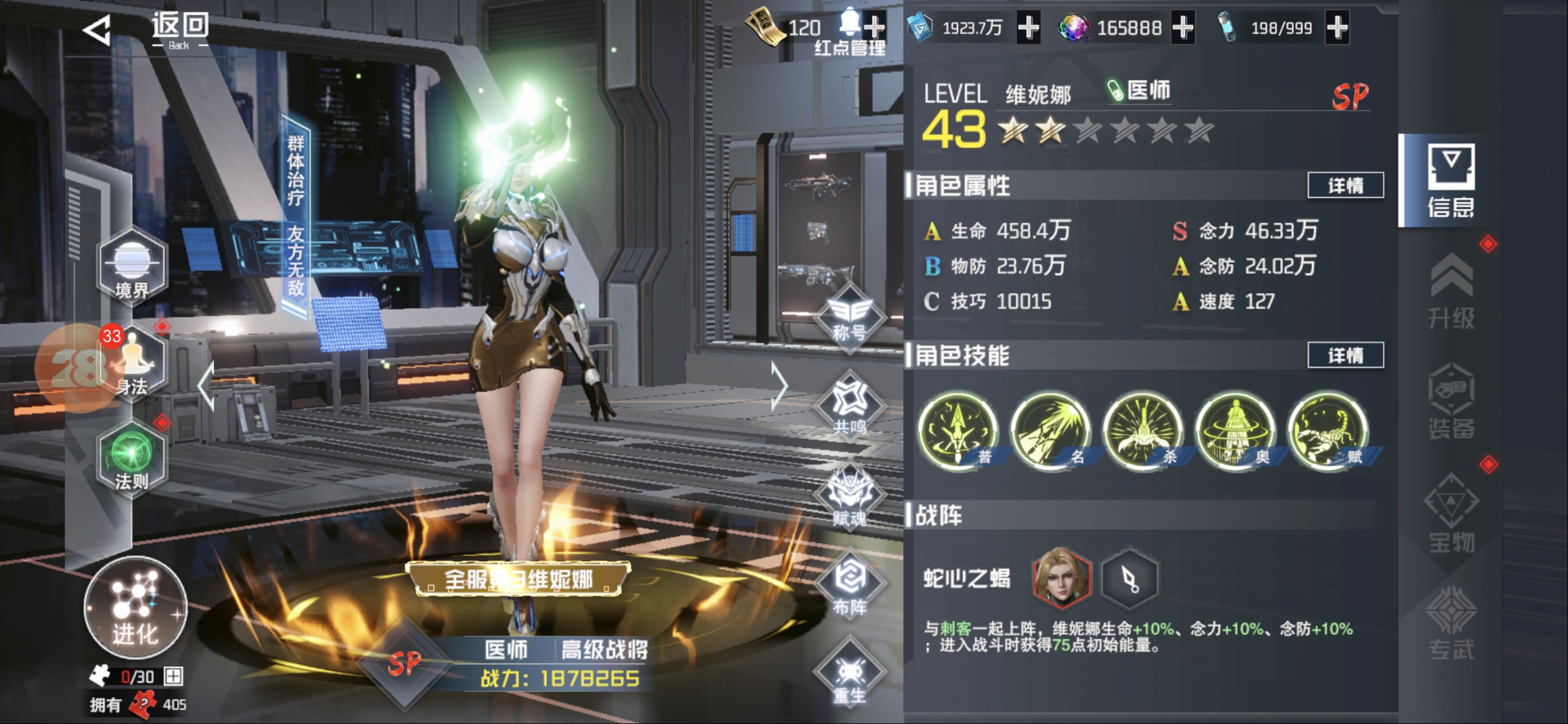Open the 称号 title menu
Screen dimensions: 1568x724
(x=850, y=317)
